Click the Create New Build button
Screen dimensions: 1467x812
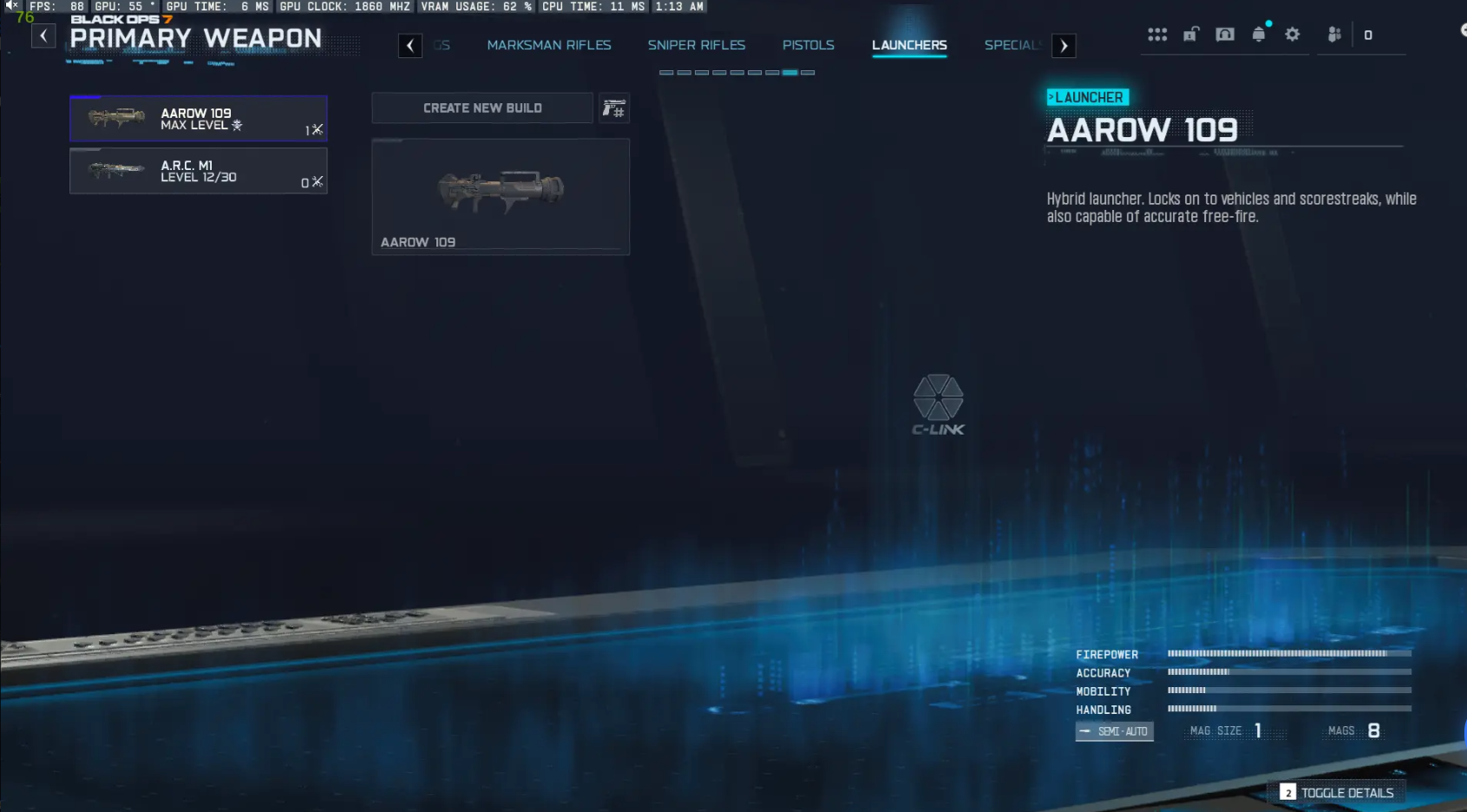click(481, 108)
